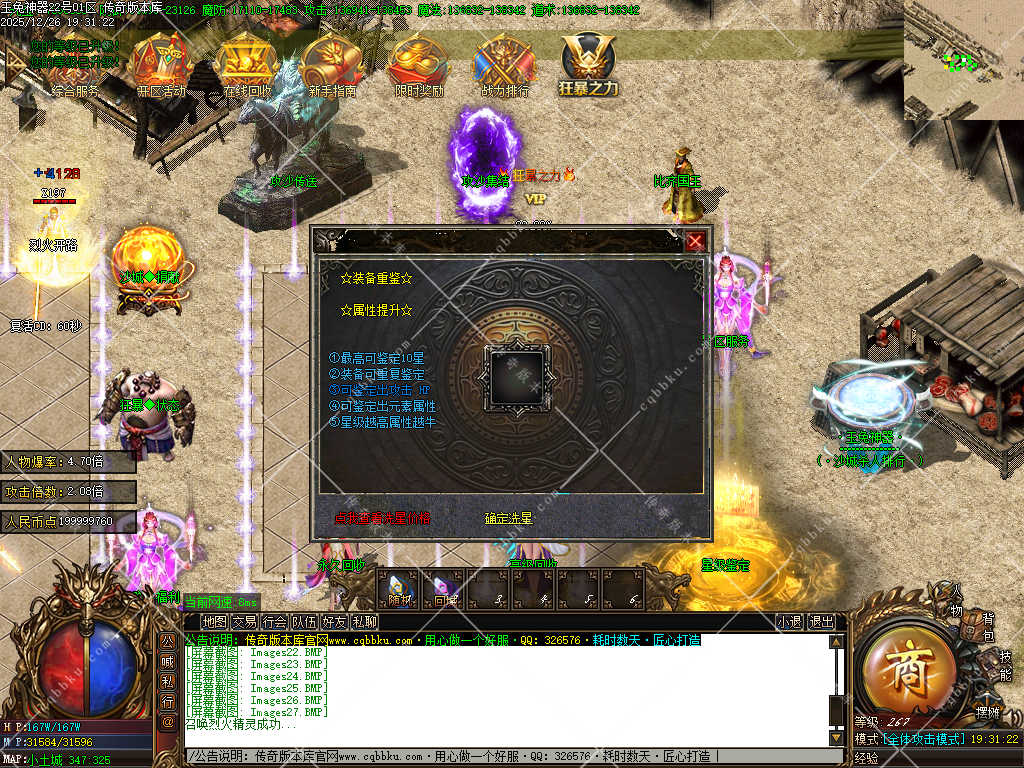Click the 退出 exit button
This screenshot has width=1024, height=768.
(x=821, y=621)
